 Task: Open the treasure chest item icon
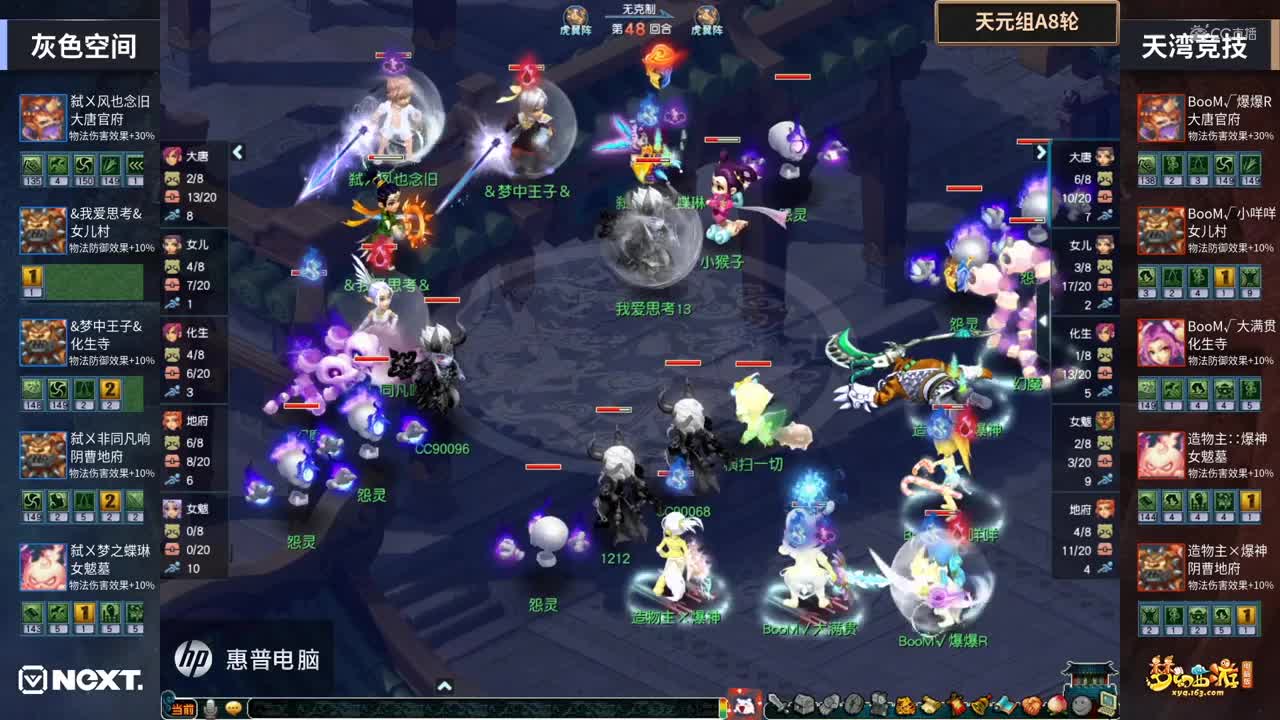[x=802, y=705]
